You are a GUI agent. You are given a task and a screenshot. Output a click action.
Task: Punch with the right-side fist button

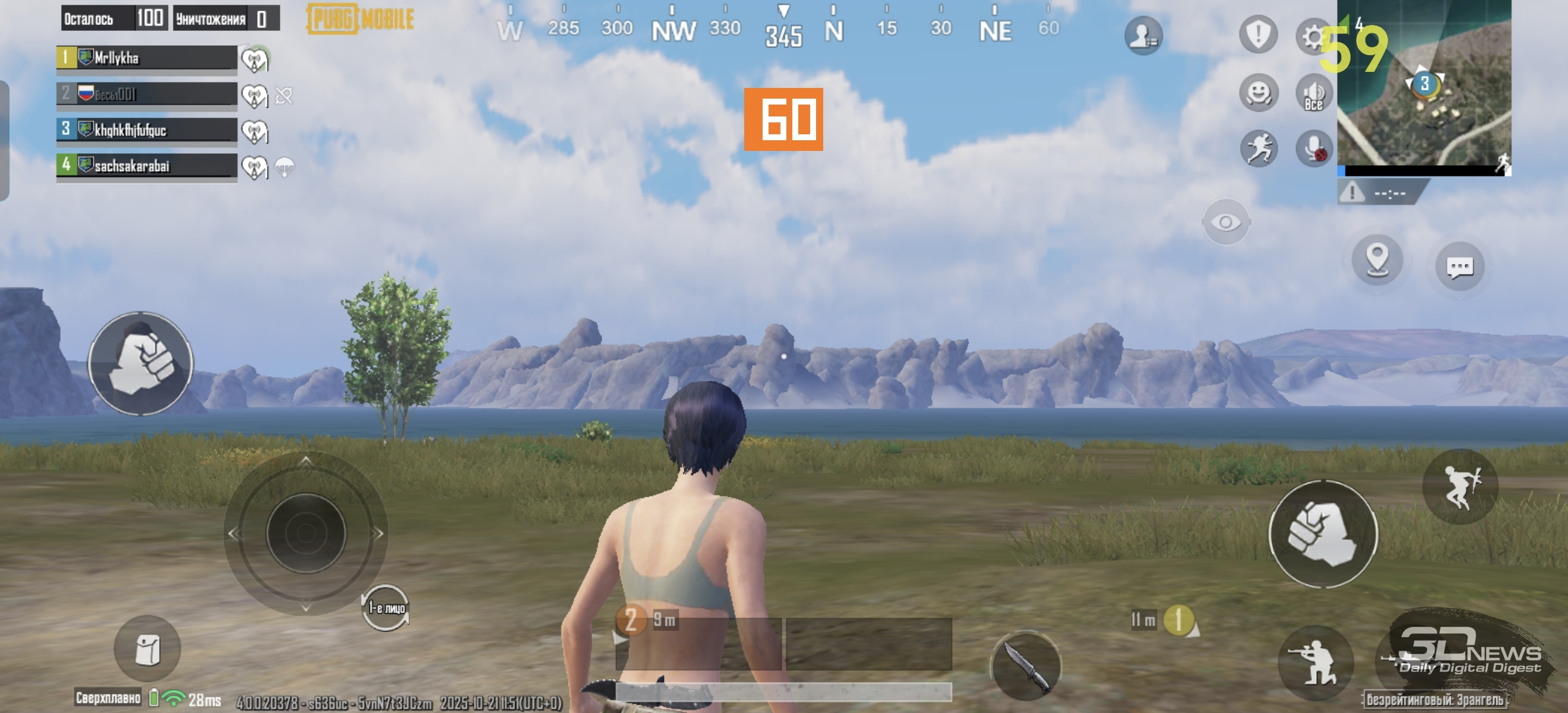[1322, 534]
